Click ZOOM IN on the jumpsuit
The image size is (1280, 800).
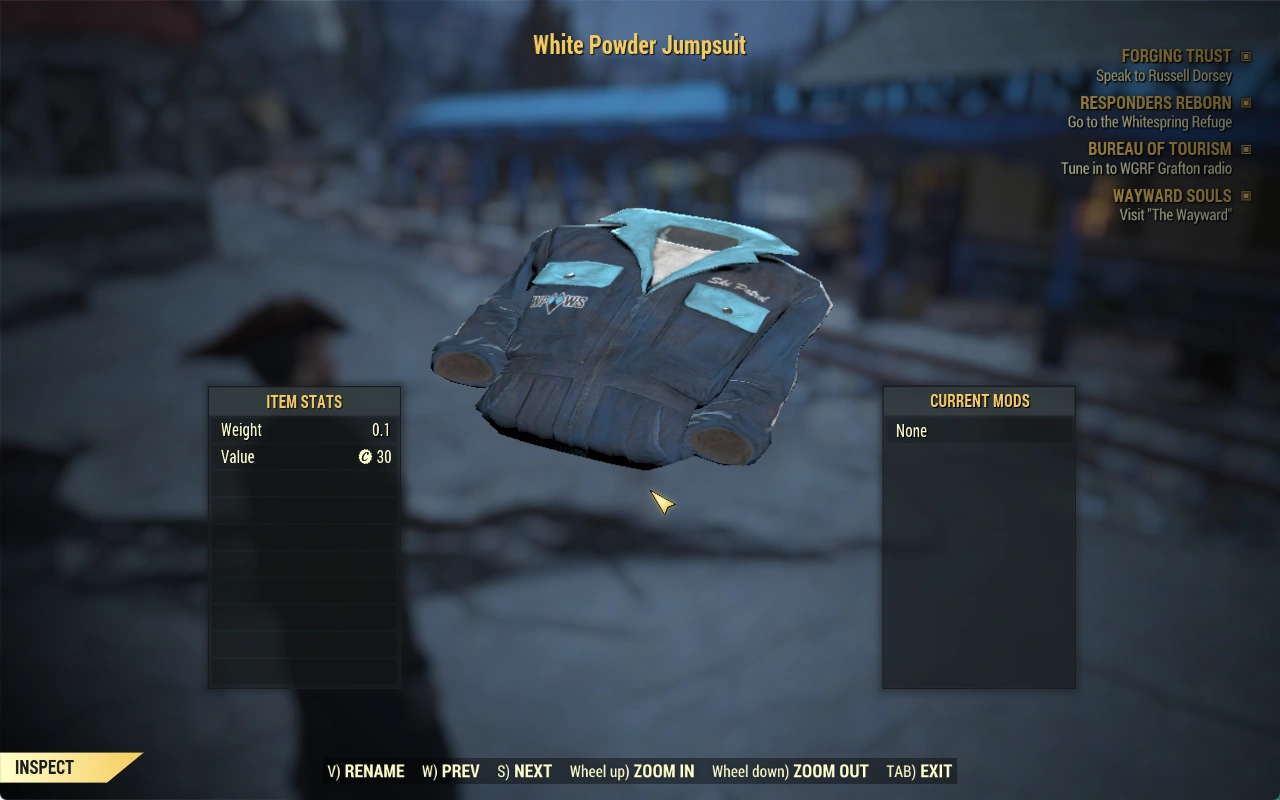coord(632,771)
